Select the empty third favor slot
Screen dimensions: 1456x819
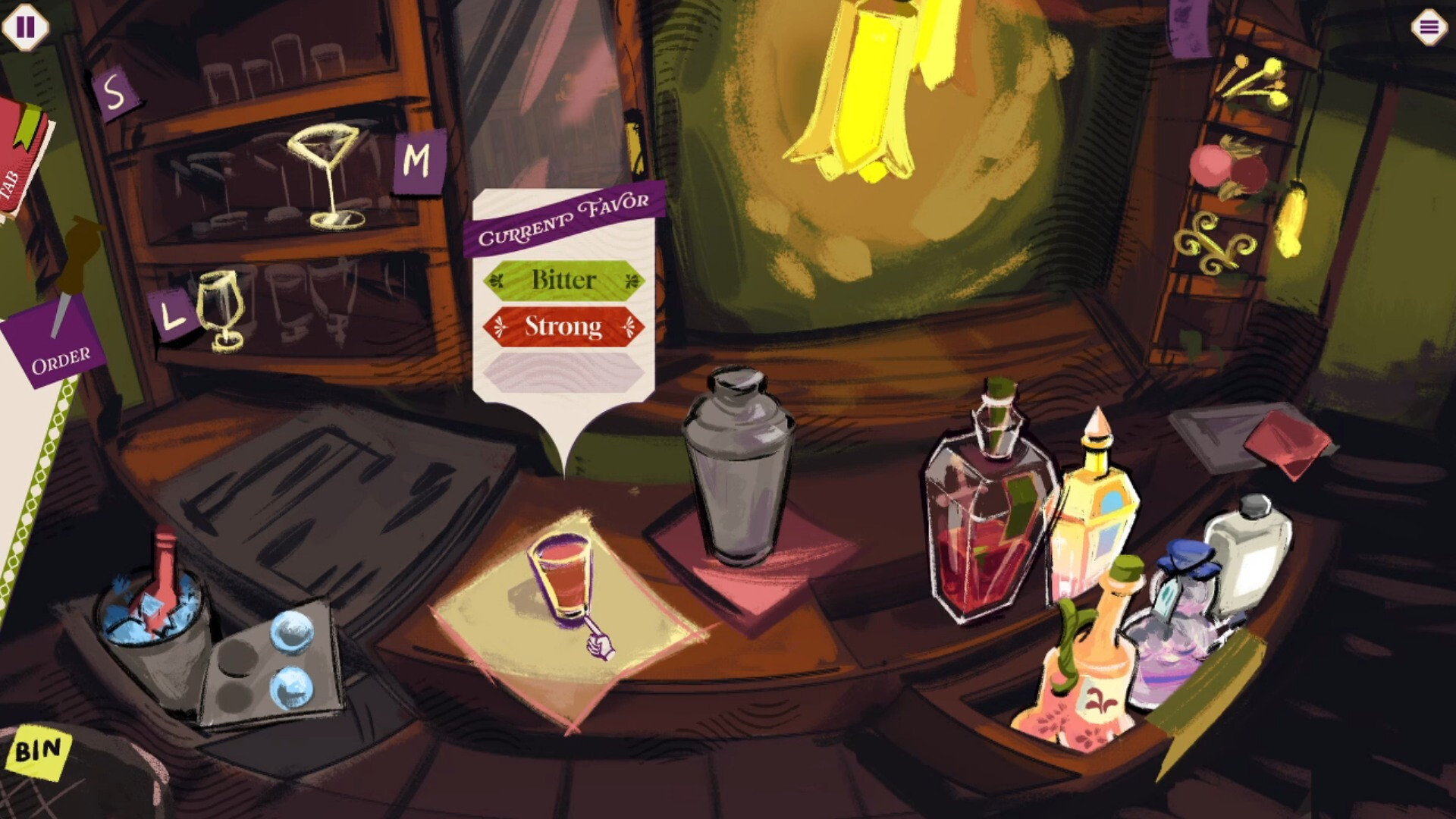(x=564, y=369)
